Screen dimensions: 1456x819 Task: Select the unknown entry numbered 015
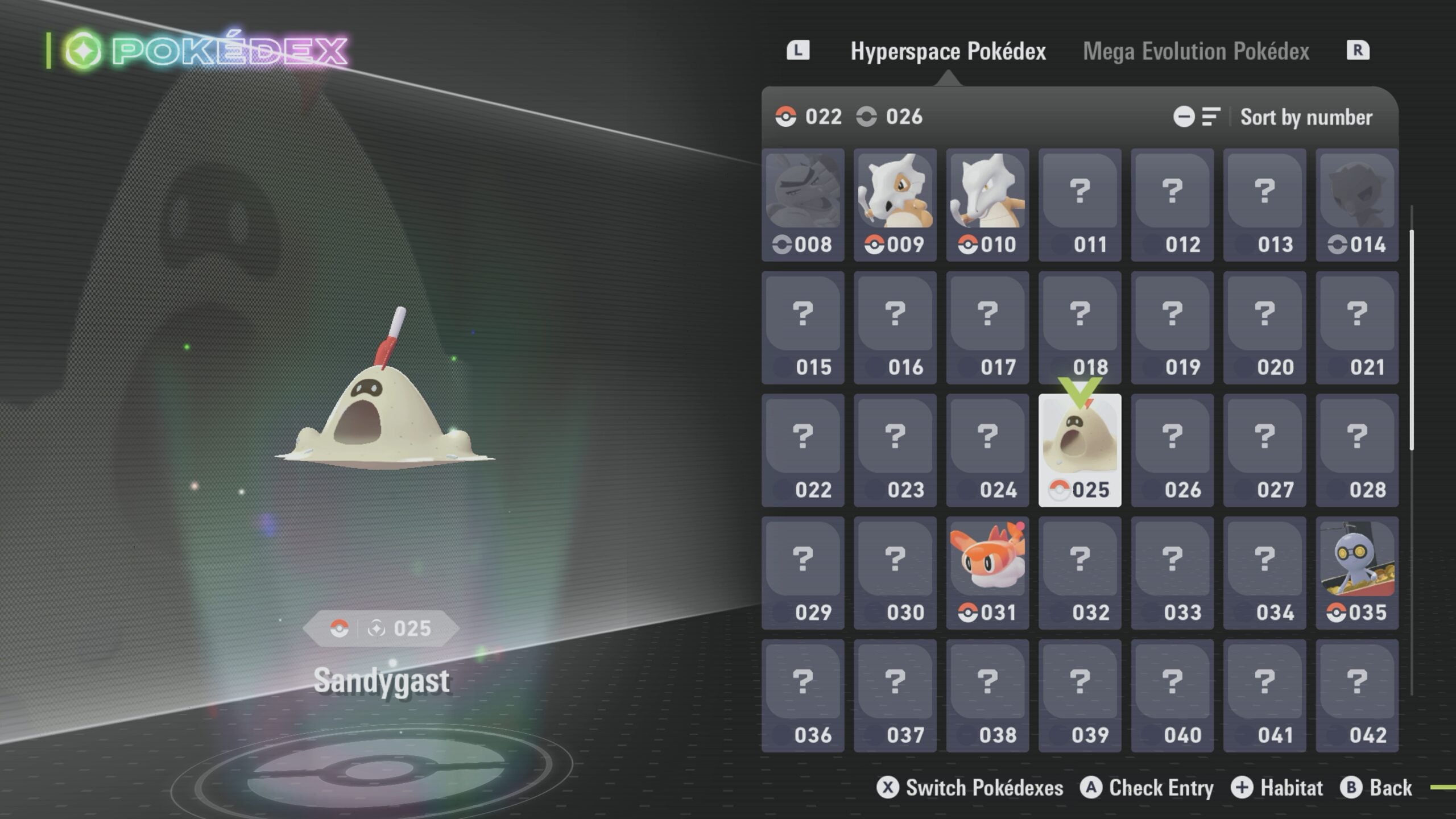point(803,328)
